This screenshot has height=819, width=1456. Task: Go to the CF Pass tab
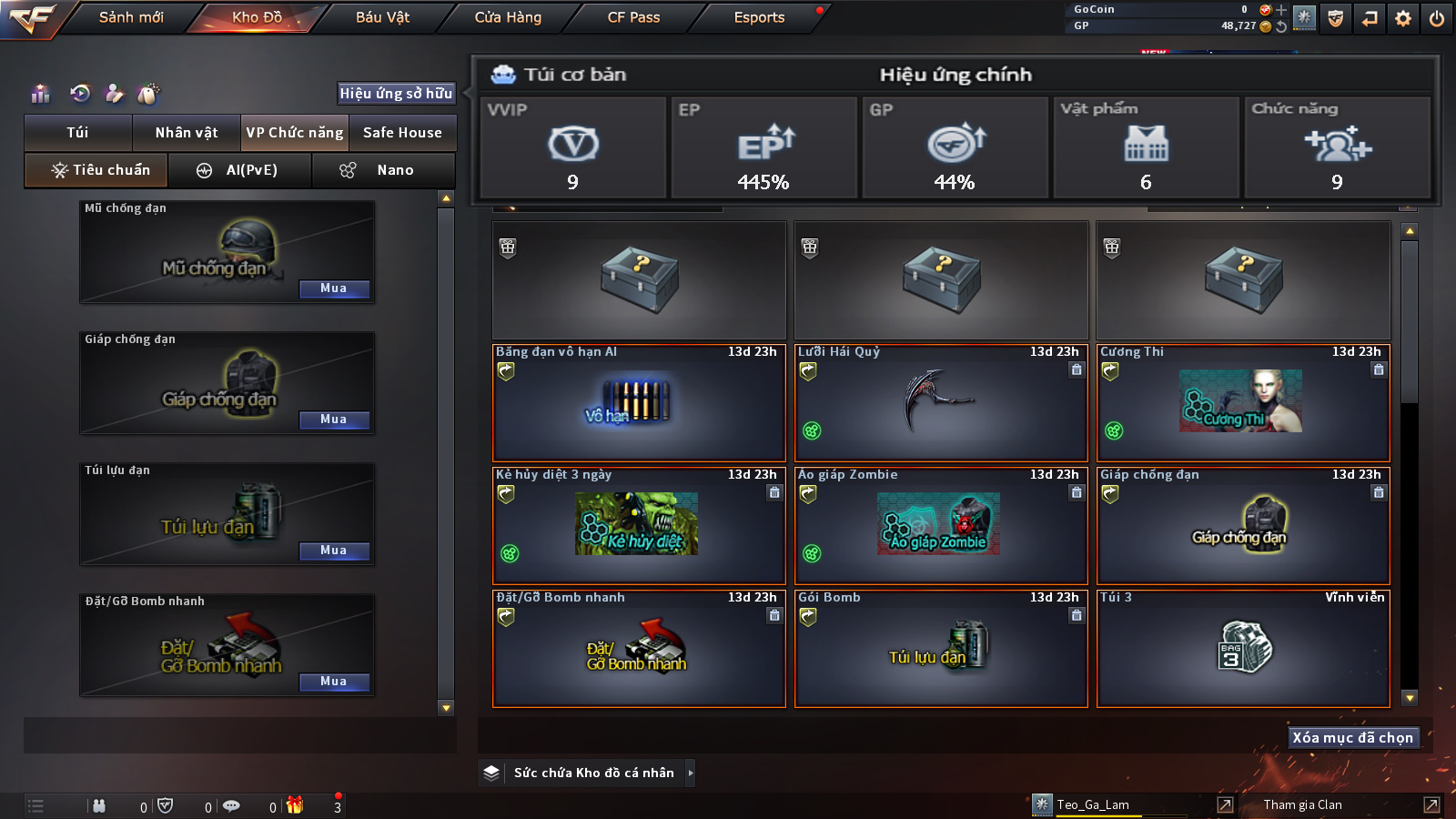coord(633,17)
